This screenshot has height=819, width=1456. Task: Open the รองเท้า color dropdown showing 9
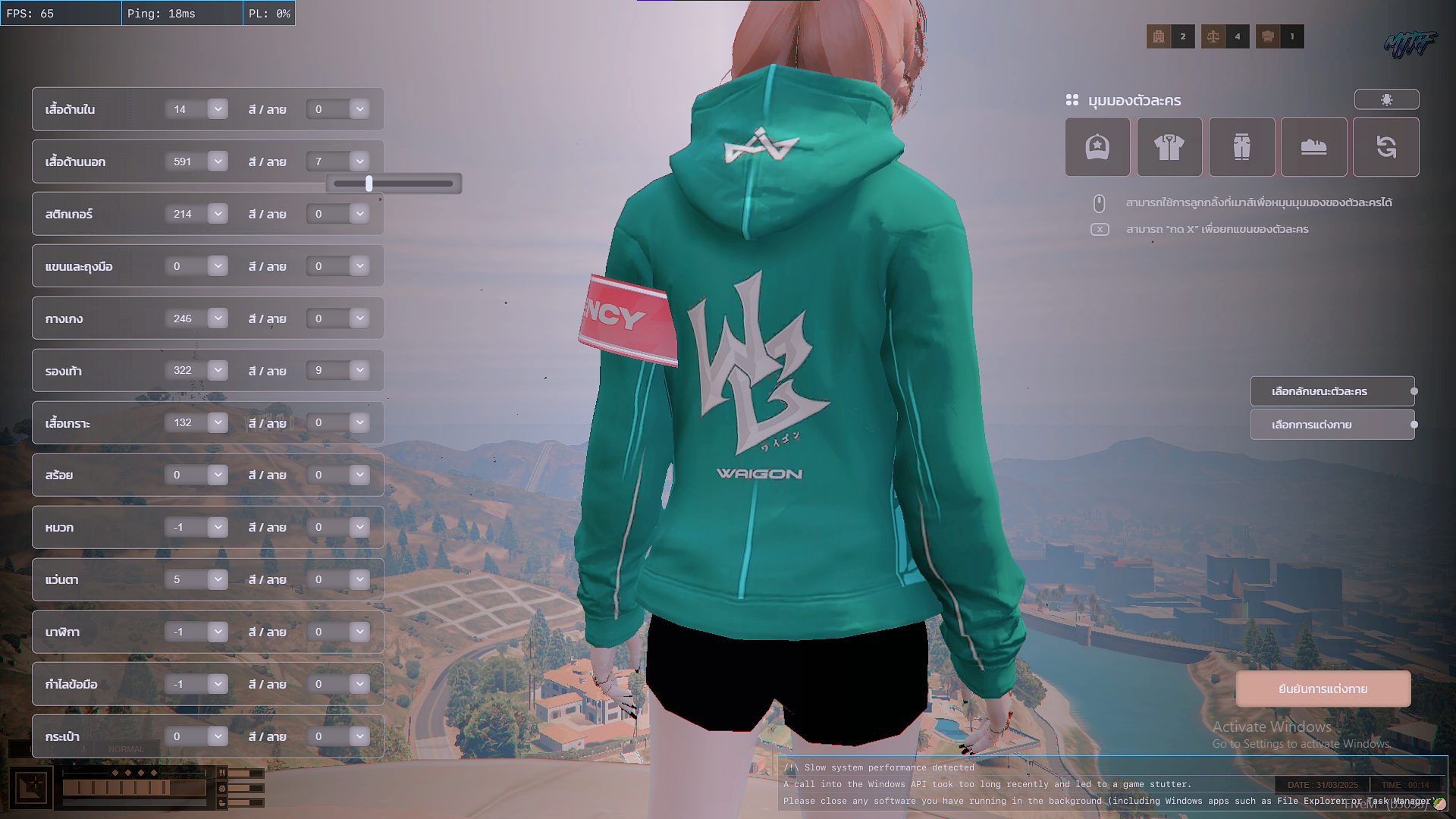359,370
